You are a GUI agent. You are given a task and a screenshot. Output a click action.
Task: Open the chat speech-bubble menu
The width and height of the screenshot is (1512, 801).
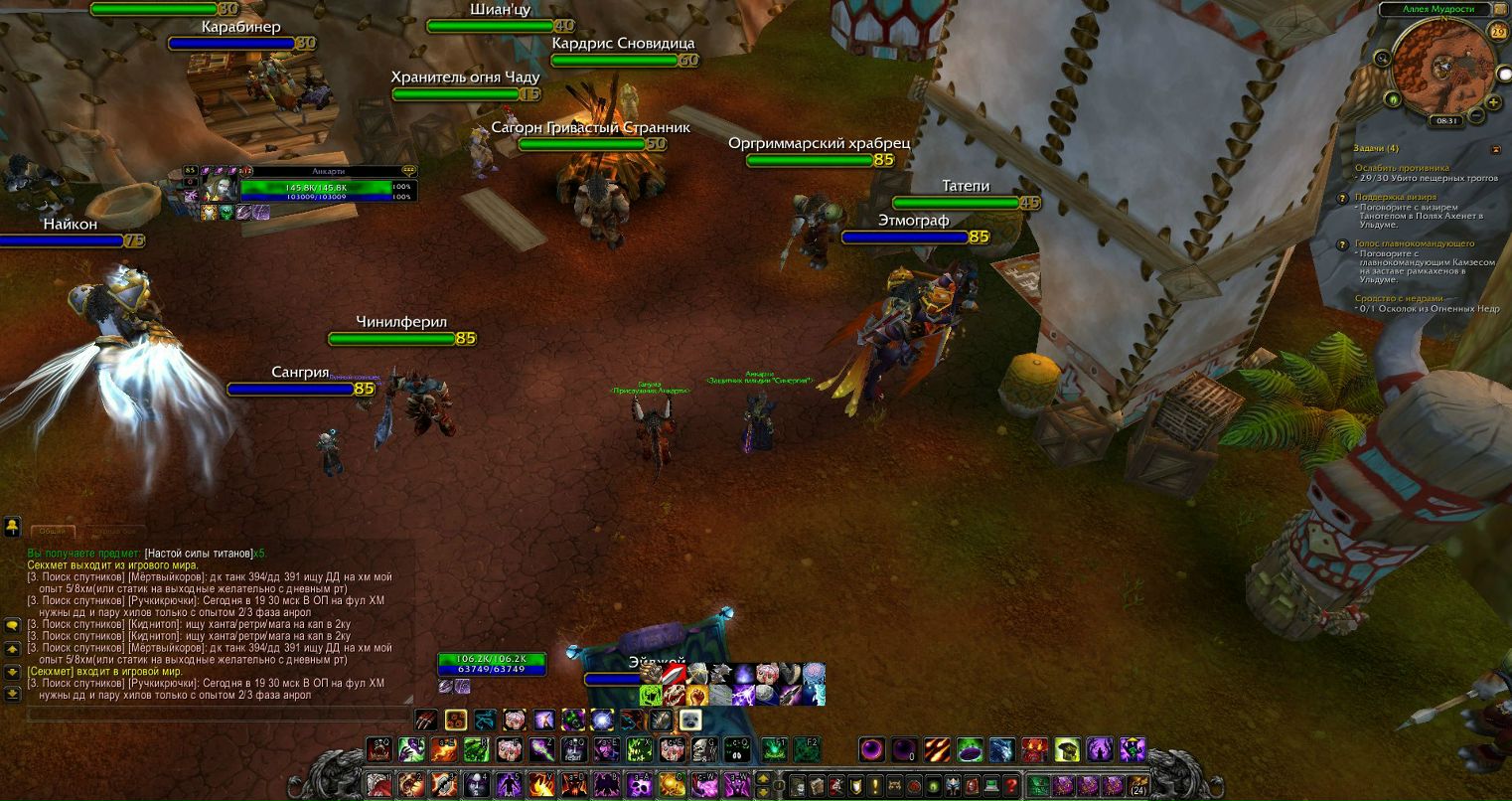12,626
